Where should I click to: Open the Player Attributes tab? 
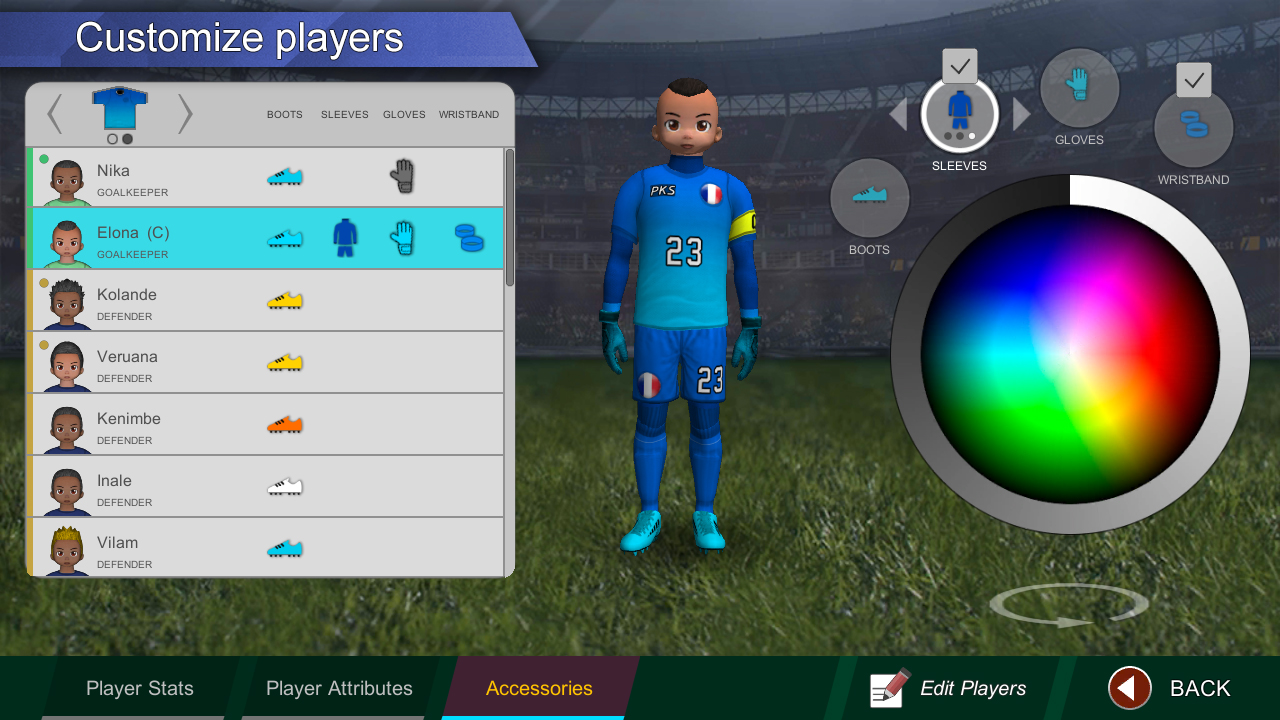[x=339, y=688]
